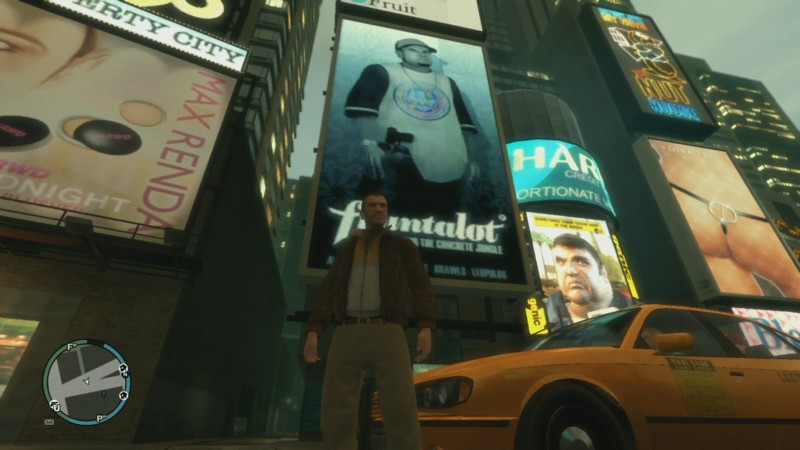Select the P marker on the radar rim
The width and height of the screenshot is (800, 450).
[x=101, y=417]
